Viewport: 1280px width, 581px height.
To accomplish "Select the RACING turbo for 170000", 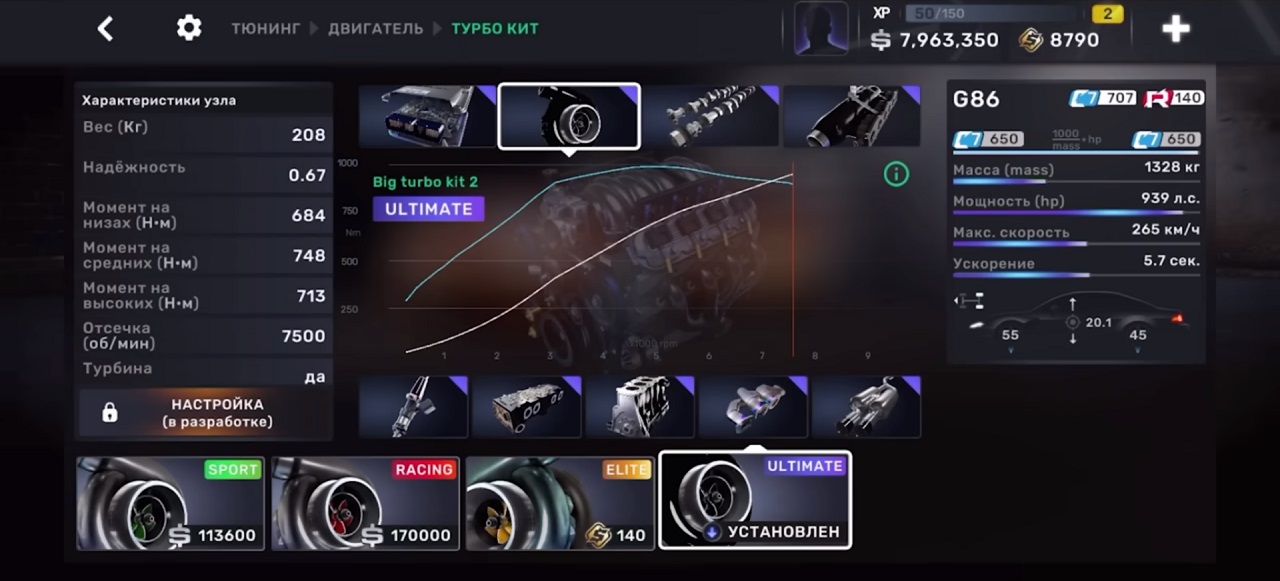I will 365,503.
